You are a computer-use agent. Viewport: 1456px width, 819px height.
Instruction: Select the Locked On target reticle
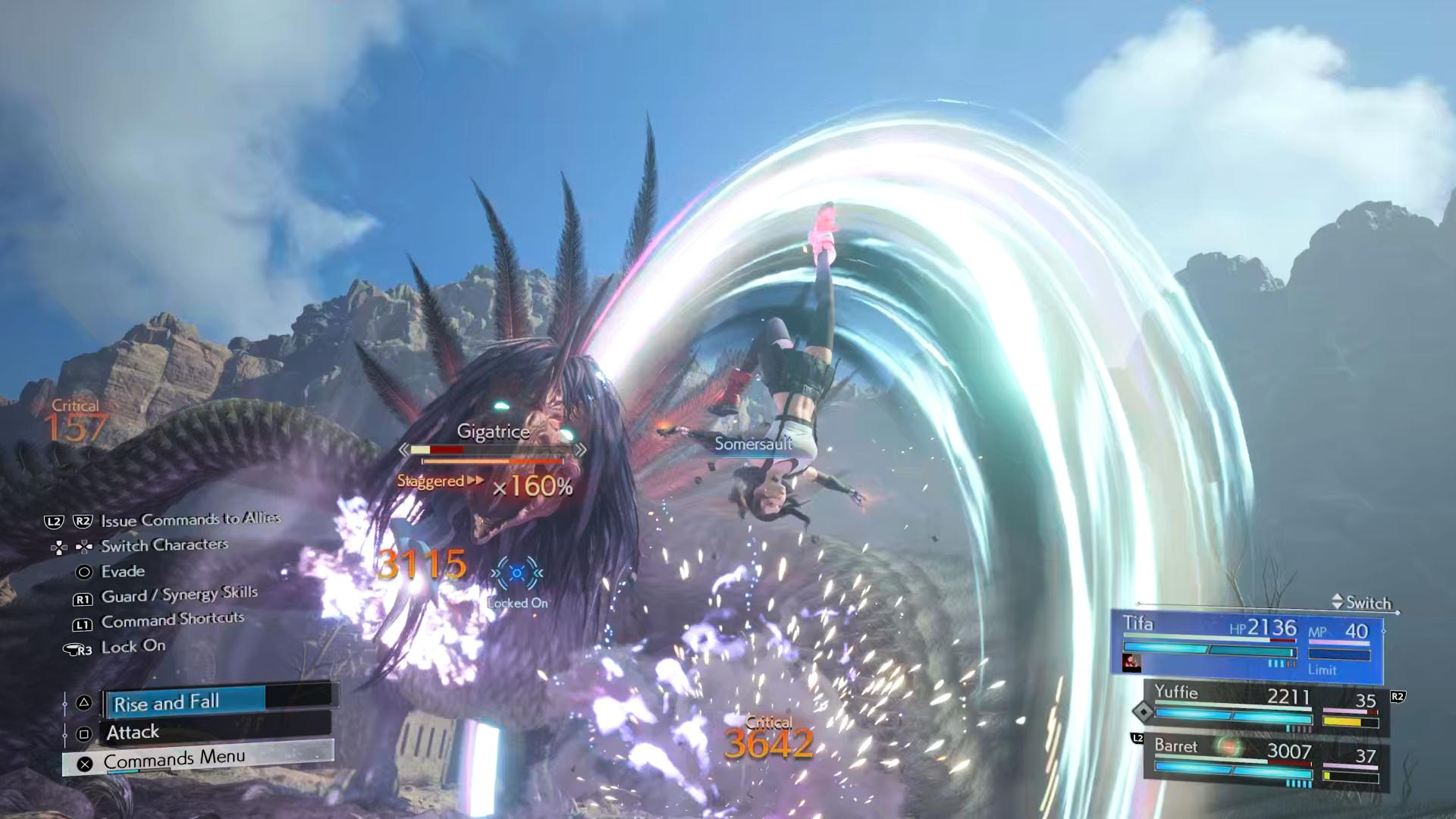[519, 574]
